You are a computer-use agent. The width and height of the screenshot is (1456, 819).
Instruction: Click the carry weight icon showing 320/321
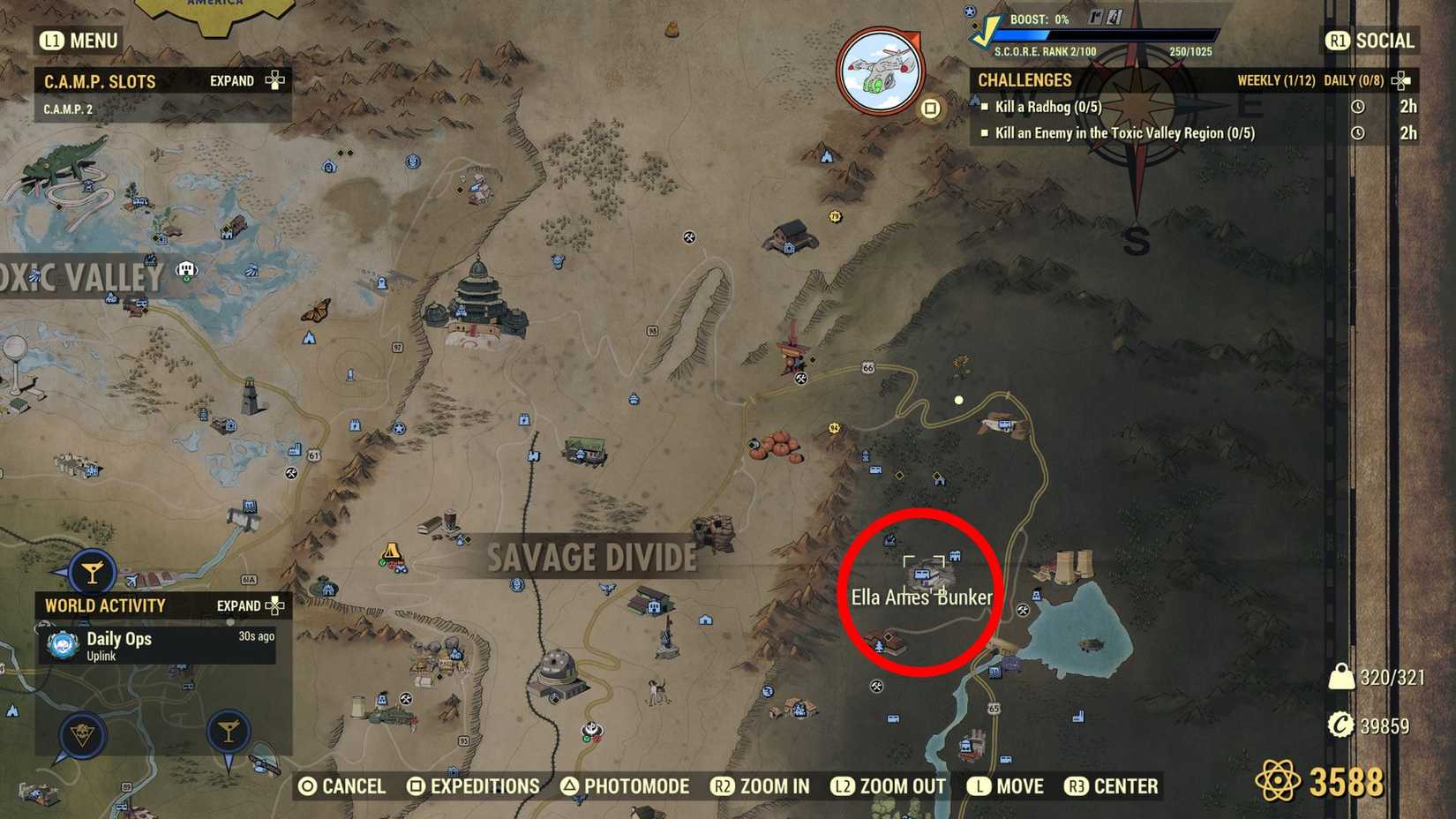(x=1343, y=676)
